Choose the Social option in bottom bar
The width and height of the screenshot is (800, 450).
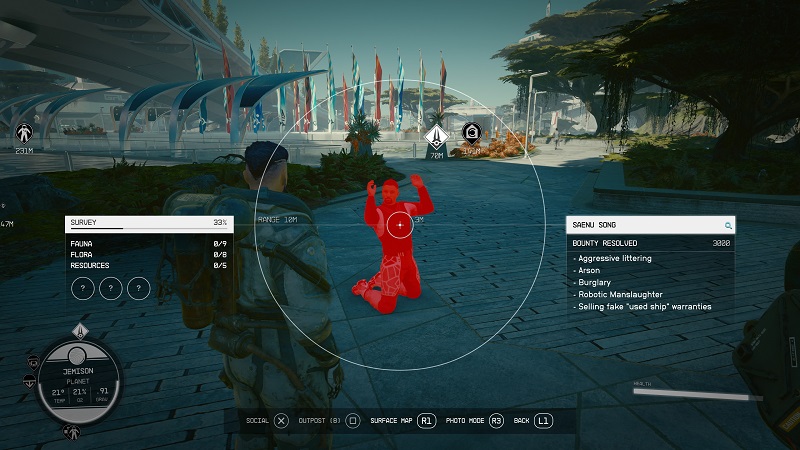(268, 421)
